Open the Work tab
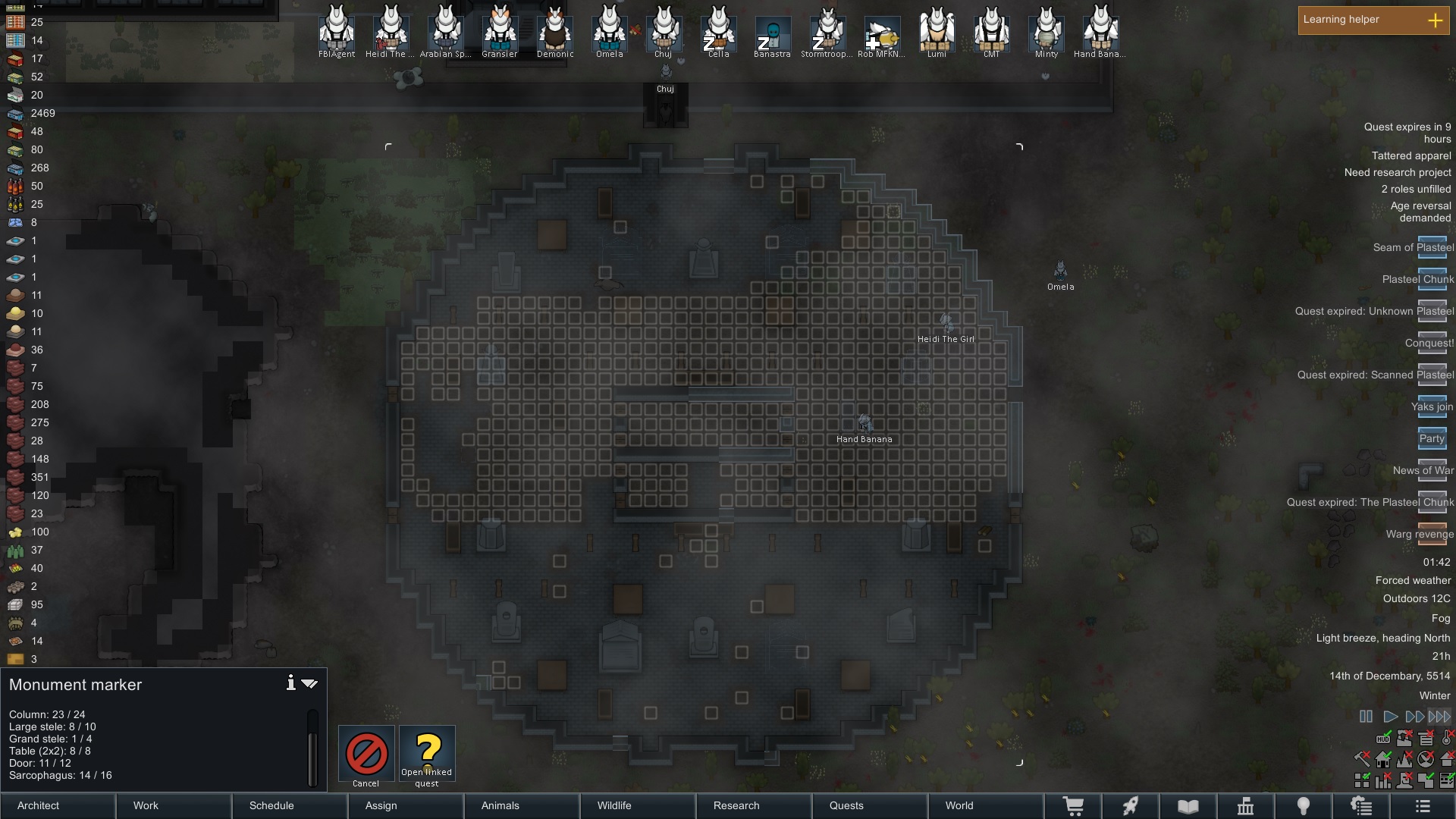1456x819 pixels. tap(174, 806)
